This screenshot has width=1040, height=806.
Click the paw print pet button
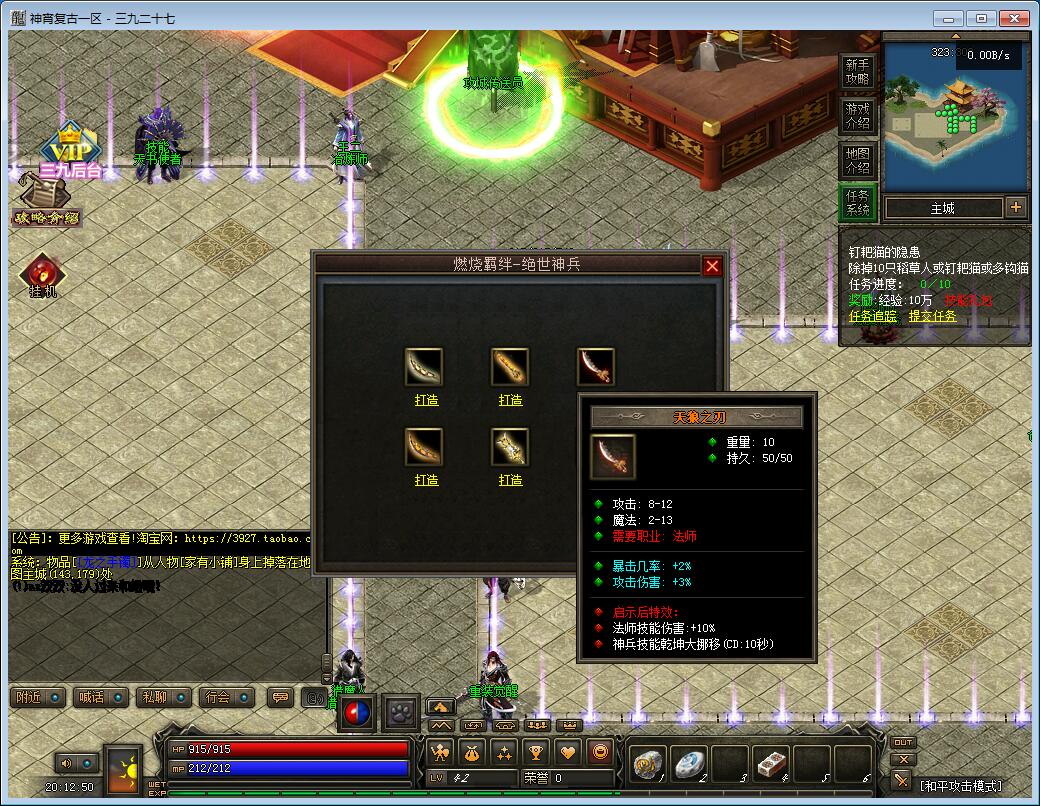401,712
